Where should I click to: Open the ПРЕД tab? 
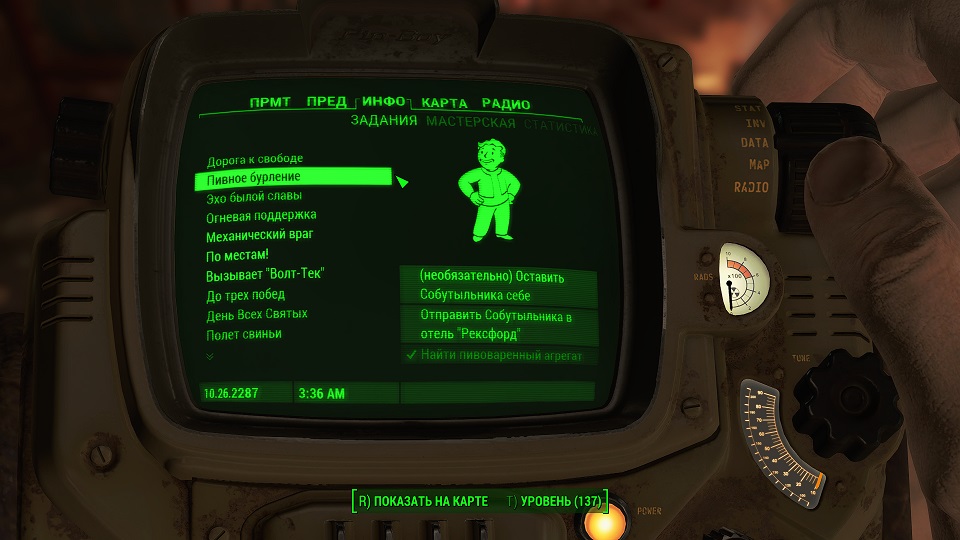(x=327, y=102)
